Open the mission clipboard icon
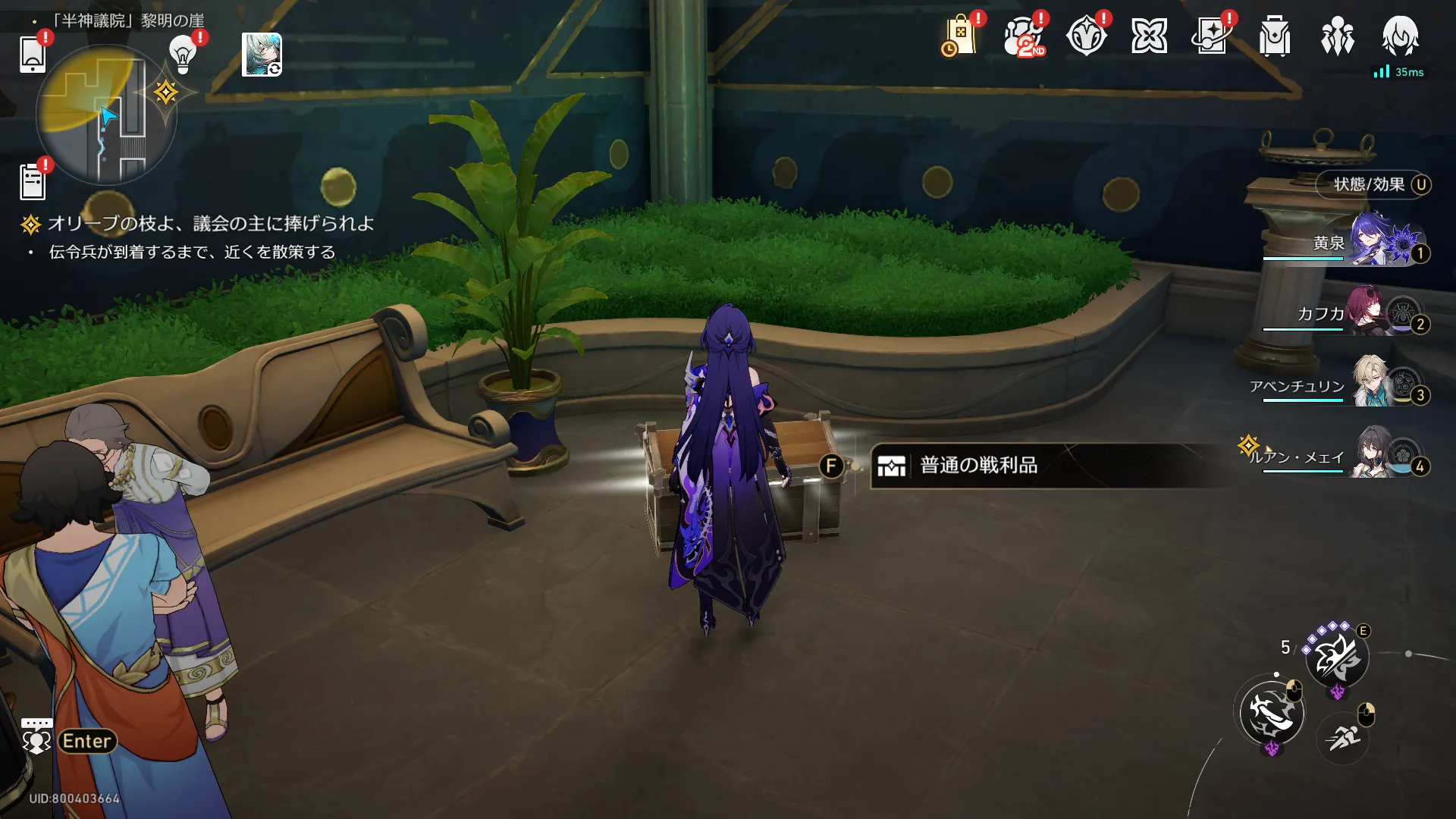The height and width of the screenshot is (819, 1456). 33,182
